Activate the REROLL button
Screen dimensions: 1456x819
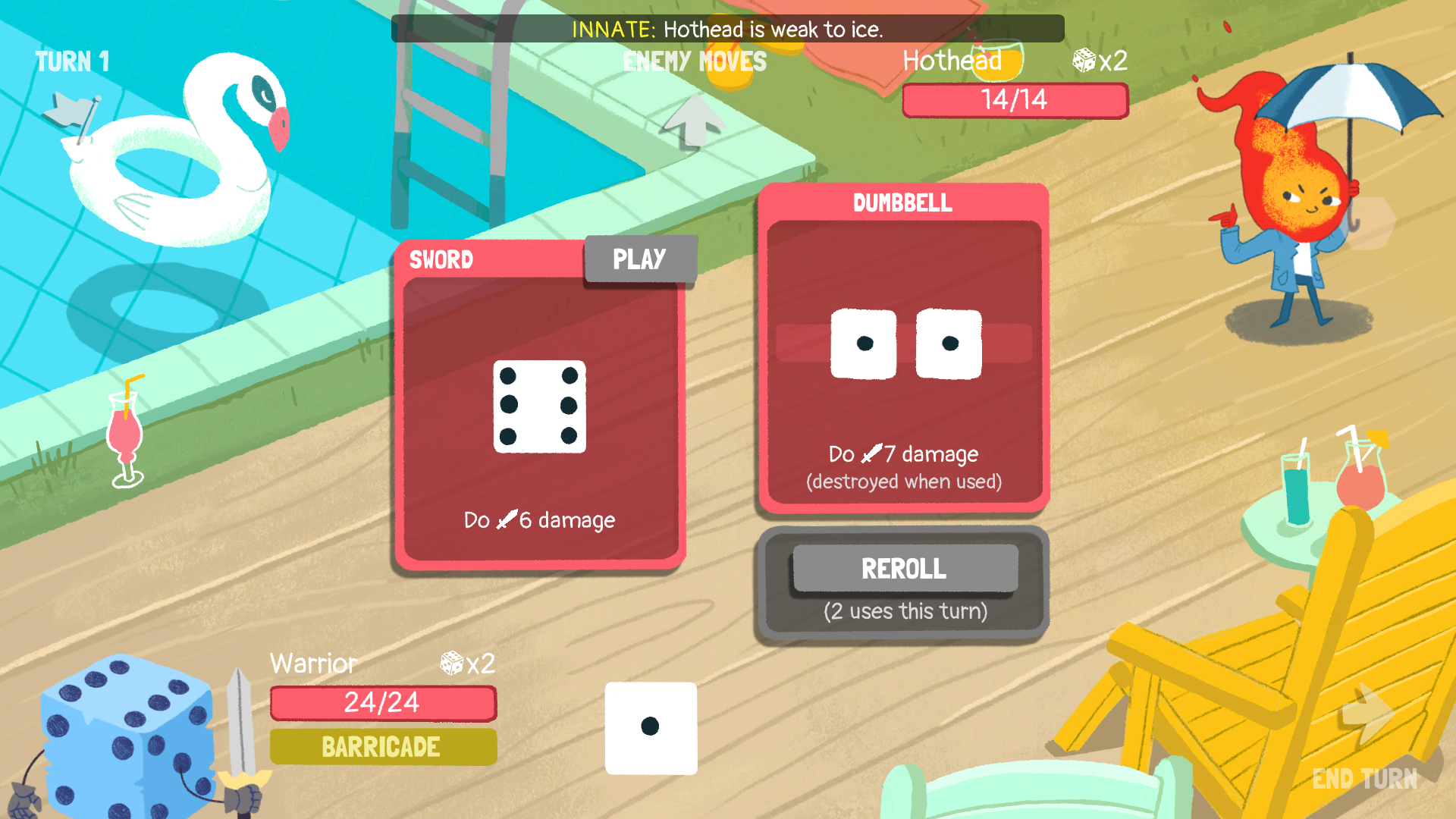pos(905,569)
